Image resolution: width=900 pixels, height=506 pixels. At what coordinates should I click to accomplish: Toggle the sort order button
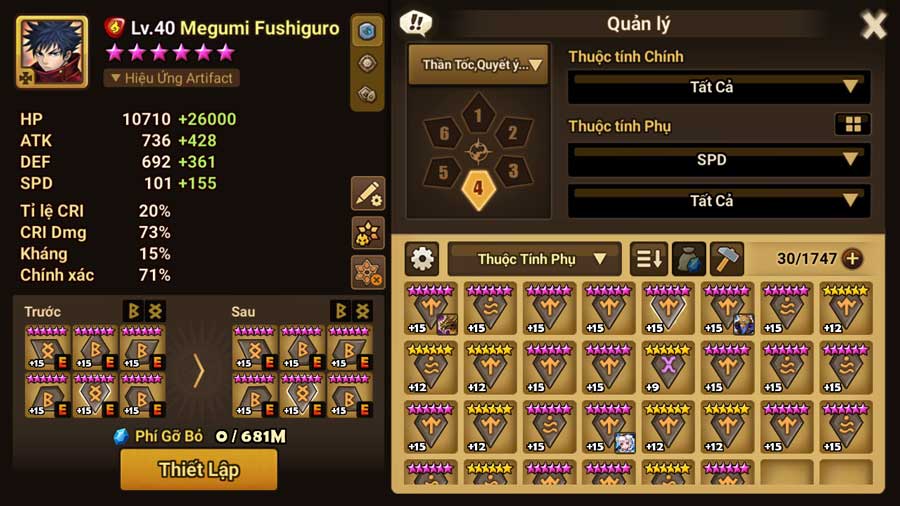[x=649, y=259]
